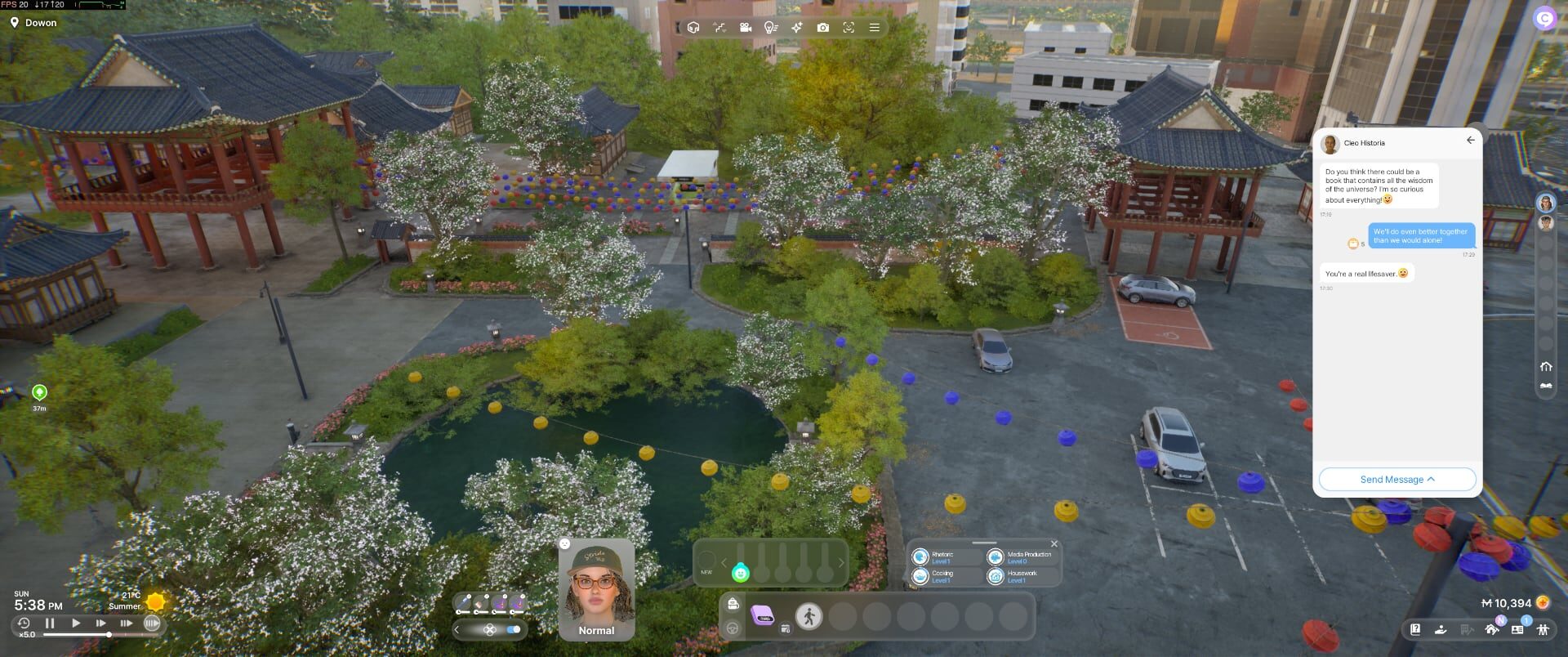Change floor level with stairs icon
The height and width of the screenshot is (657, 1568).
pos(719,28)
